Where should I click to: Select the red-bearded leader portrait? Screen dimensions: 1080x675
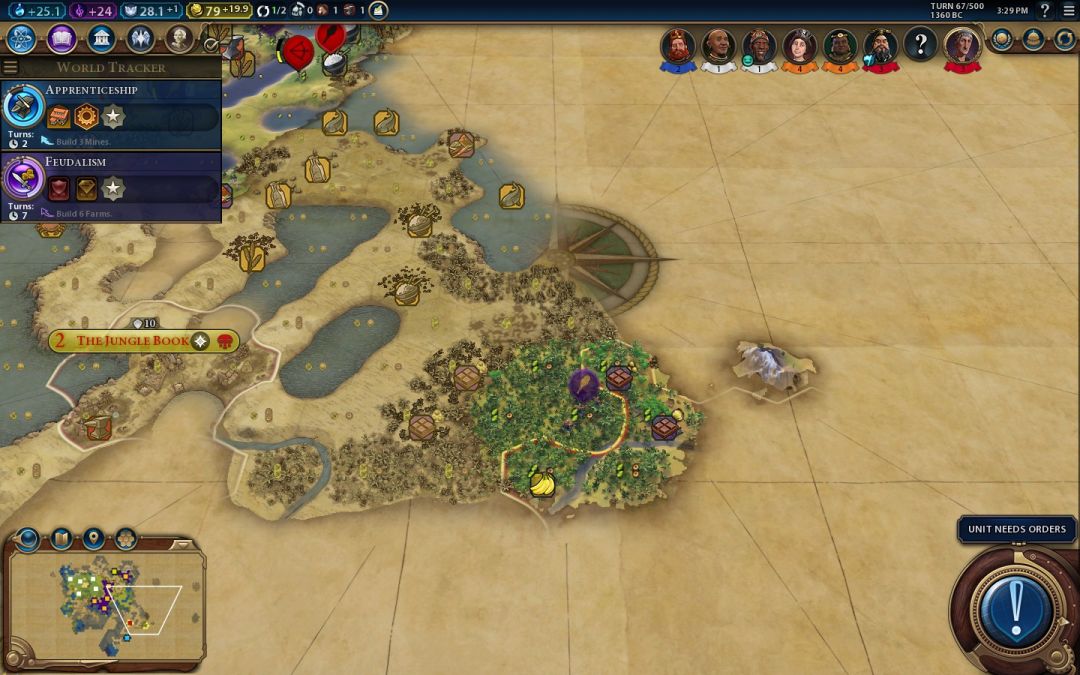(678, 46)
